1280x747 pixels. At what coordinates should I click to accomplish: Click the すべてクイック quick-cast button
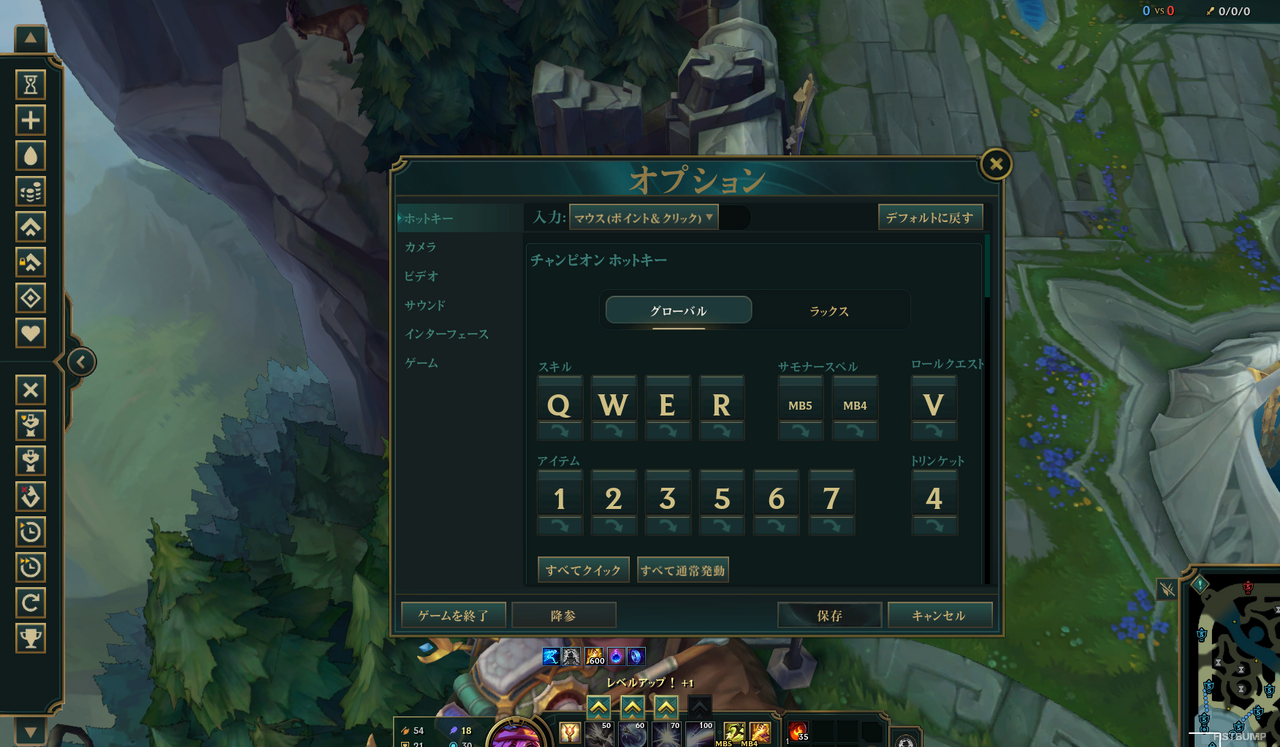tap(583, 569)
